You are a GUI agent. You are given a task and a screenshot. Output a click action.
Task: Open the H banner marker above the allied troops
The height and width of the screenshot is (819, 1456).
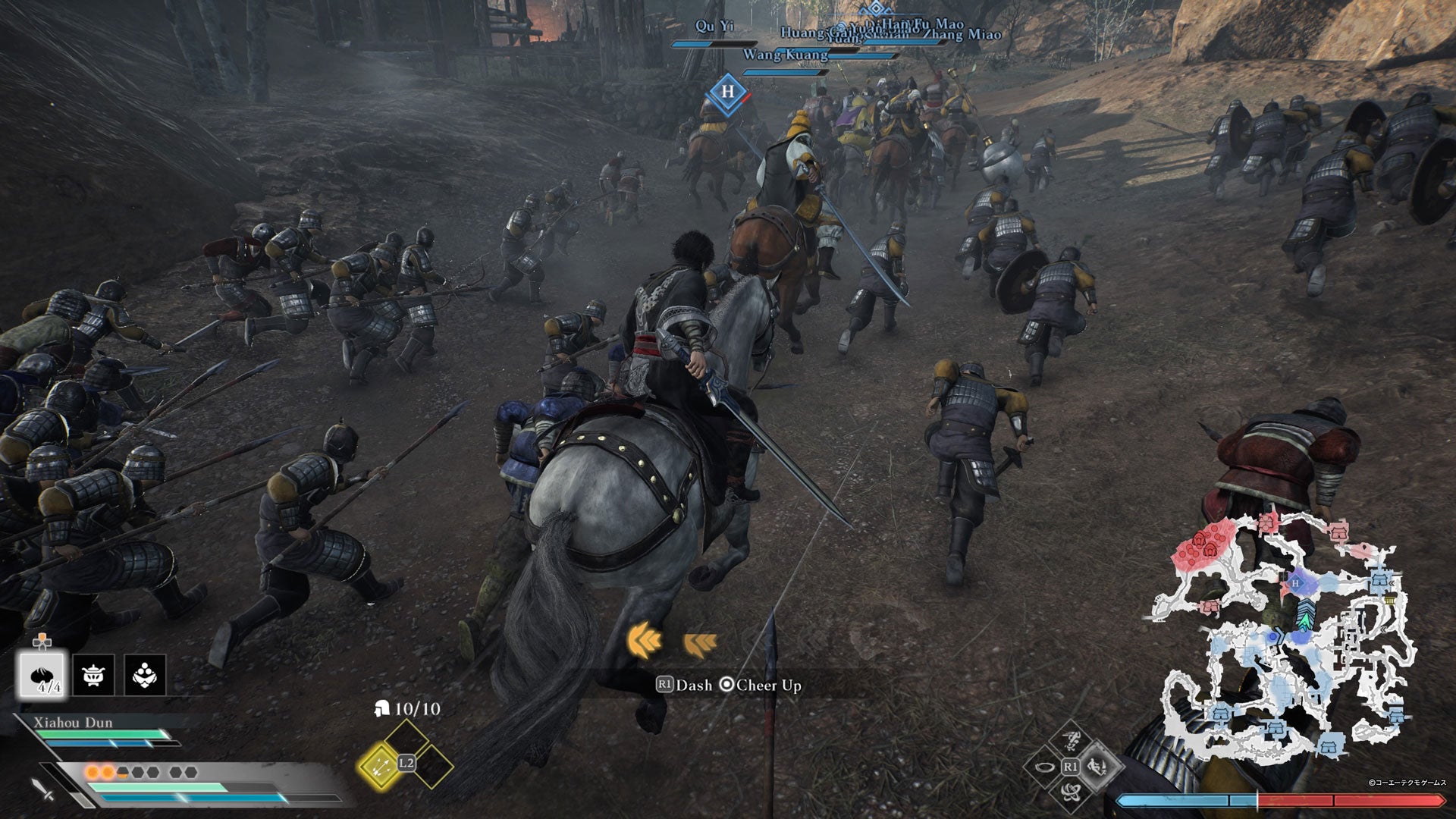coord(729,93)
